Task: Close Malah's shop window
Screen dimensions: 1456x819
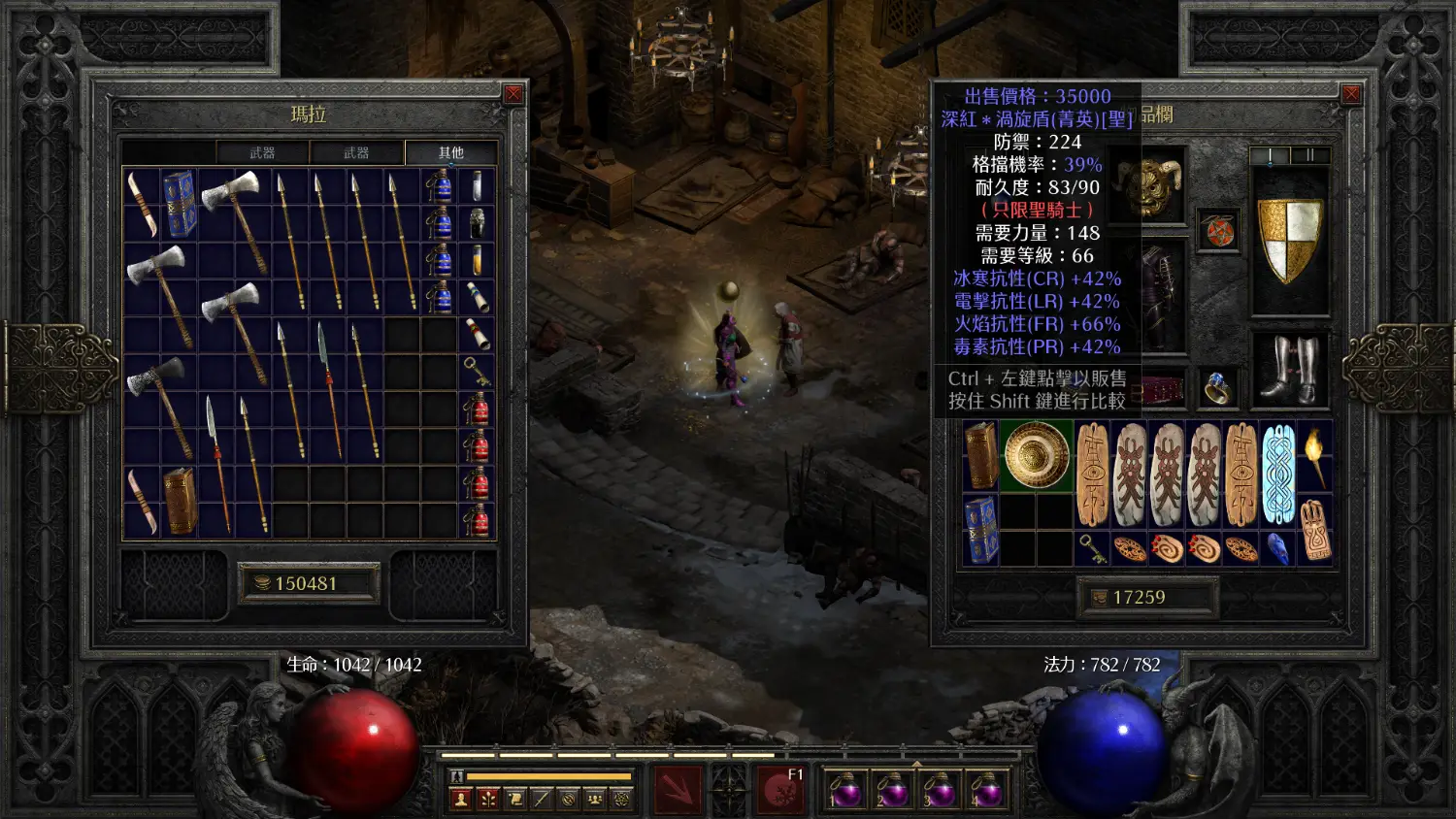Action: [513, 94]
